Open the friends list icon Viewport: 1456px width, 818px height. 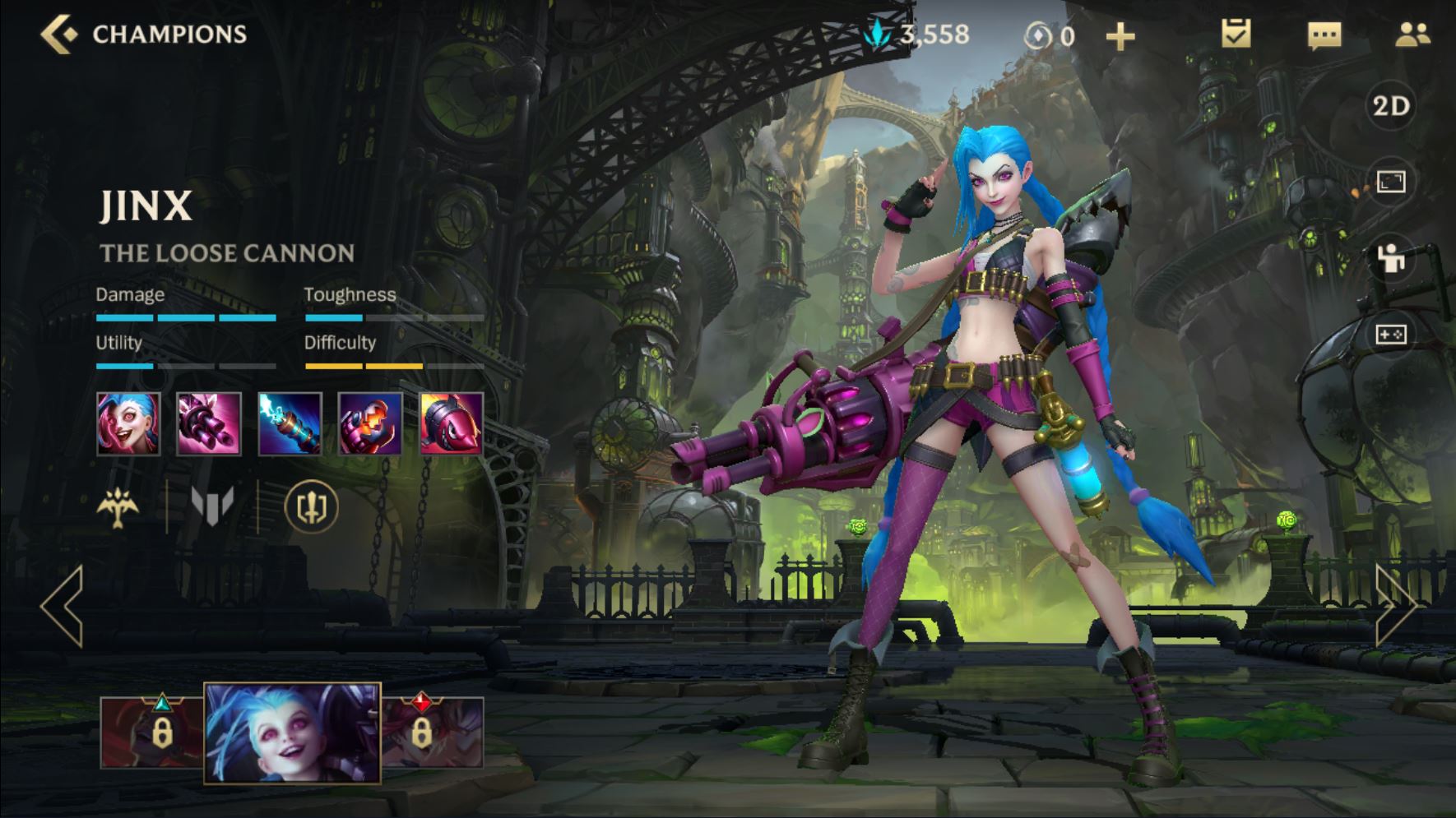point(1412,35)
